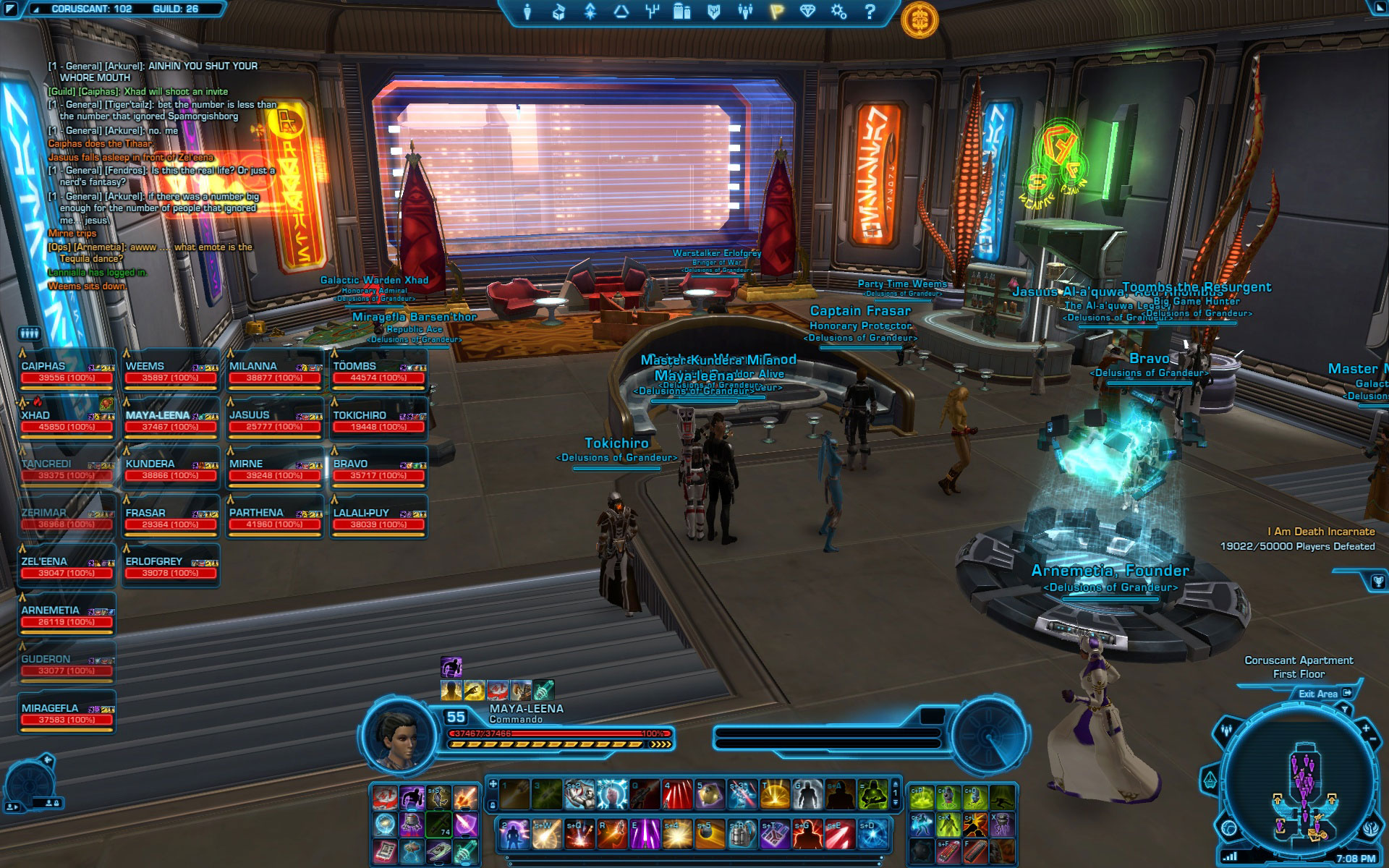Toggle the quickbar lock icon

point(493,805)
